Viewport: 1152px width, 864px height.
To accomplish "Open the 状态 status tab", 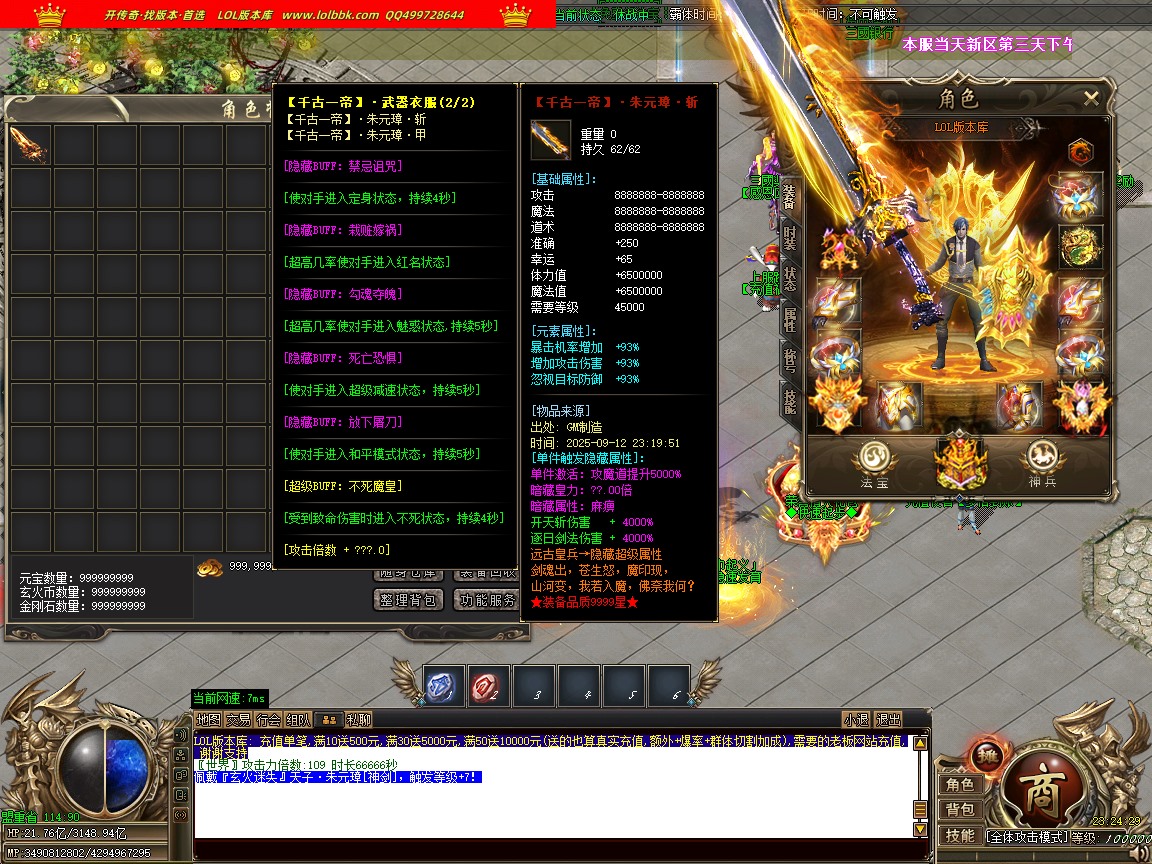I will 790,278.
